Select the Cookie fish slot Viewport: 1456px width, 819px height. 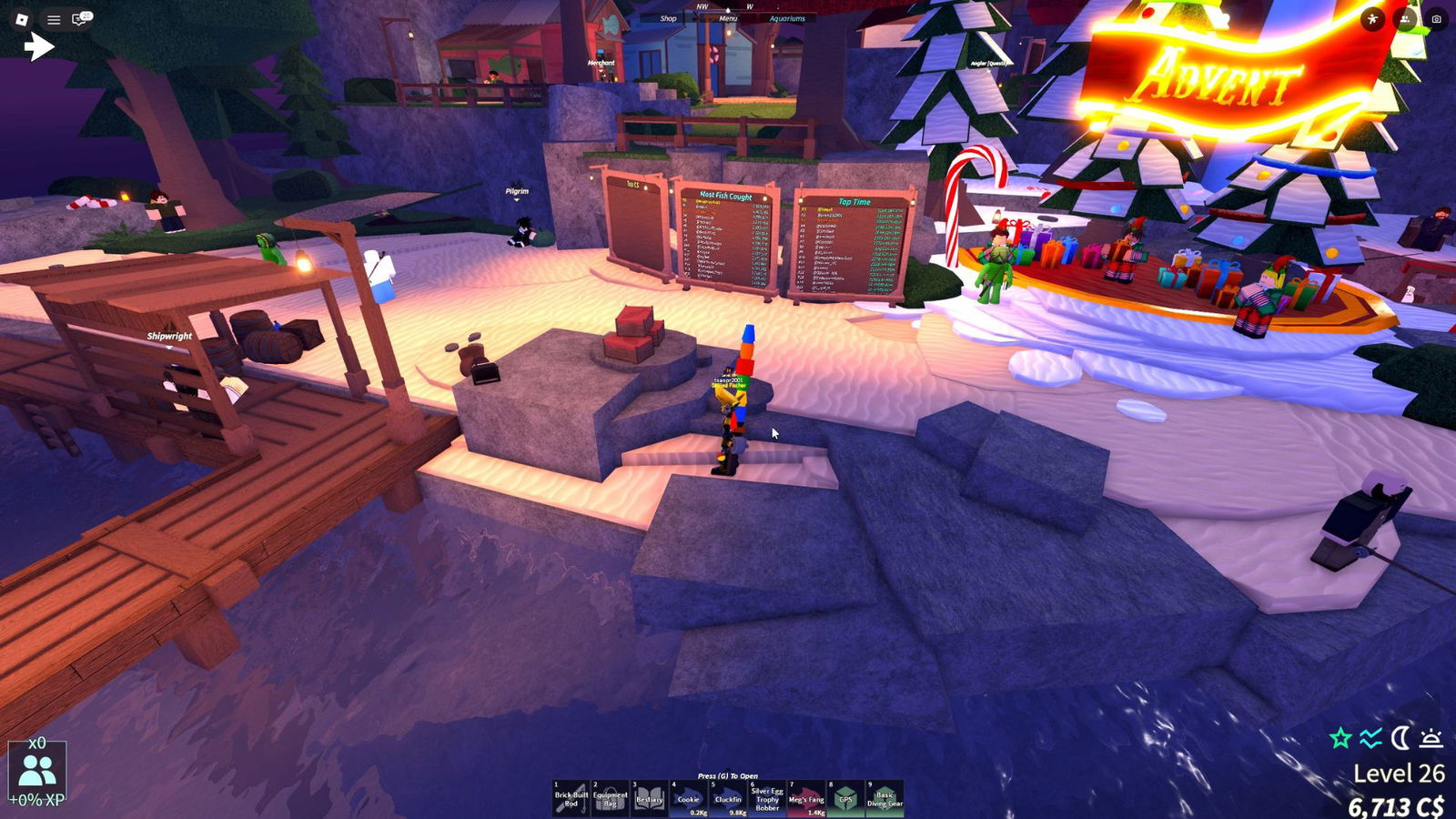pos(689,798)
